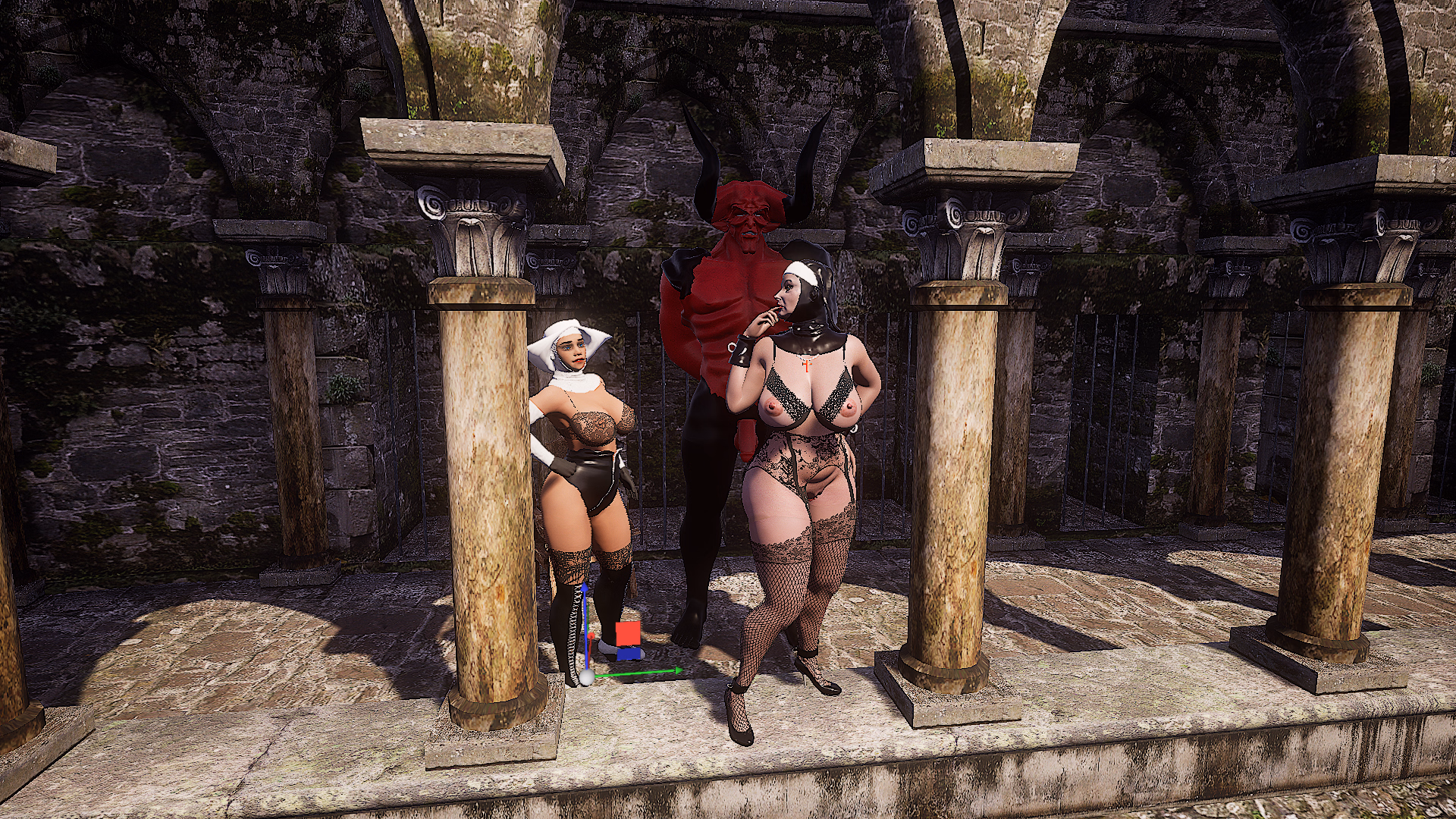The width and height of the screenshot is (1456, 819).
Task: Click the red square plane handle
Action: [x=628, y=633]
